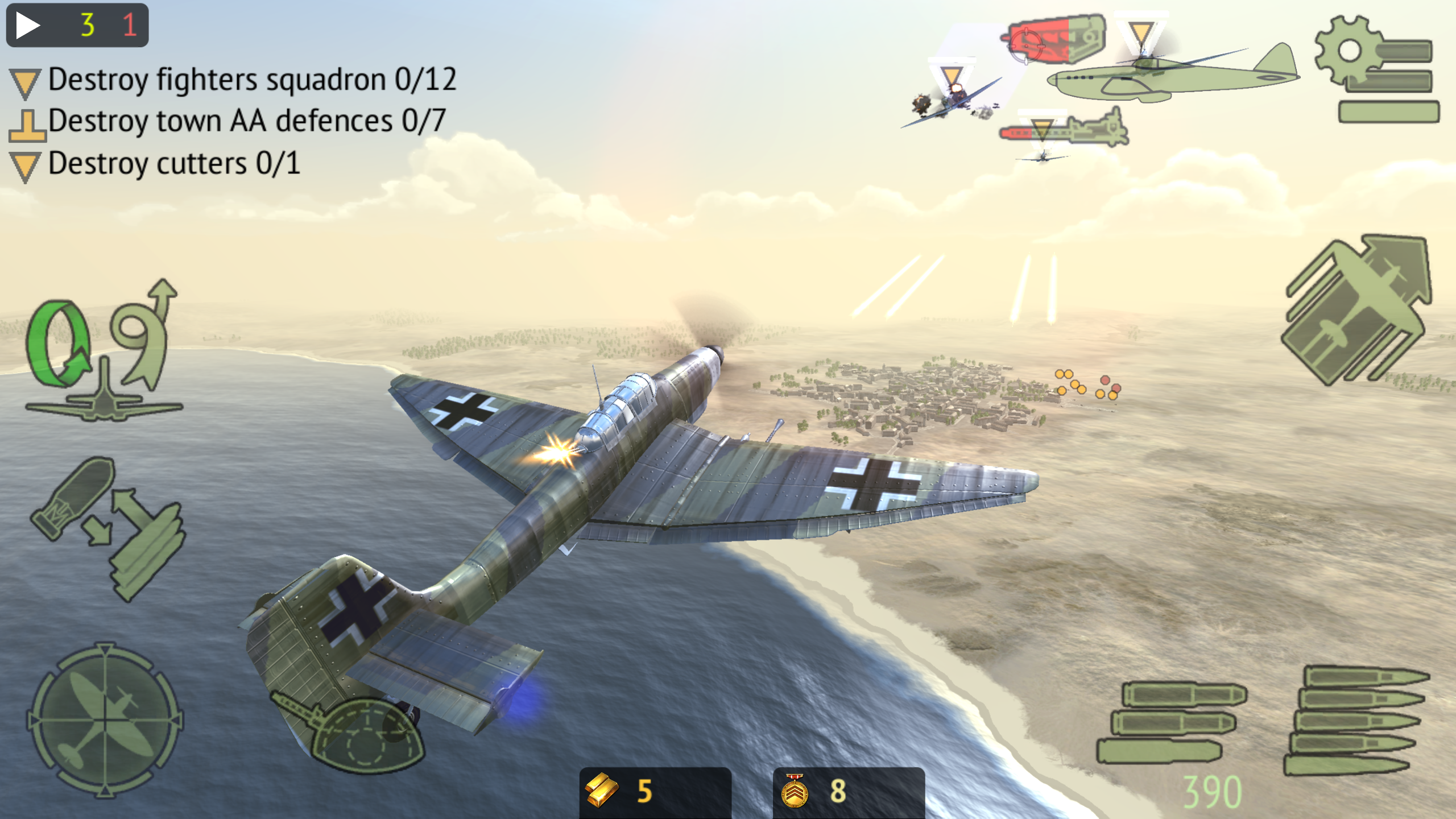The image size is (1456, 819).
Task: Select the Destroy fighters squadron objective
Action: pyautogui.click(x=251, y=80)
